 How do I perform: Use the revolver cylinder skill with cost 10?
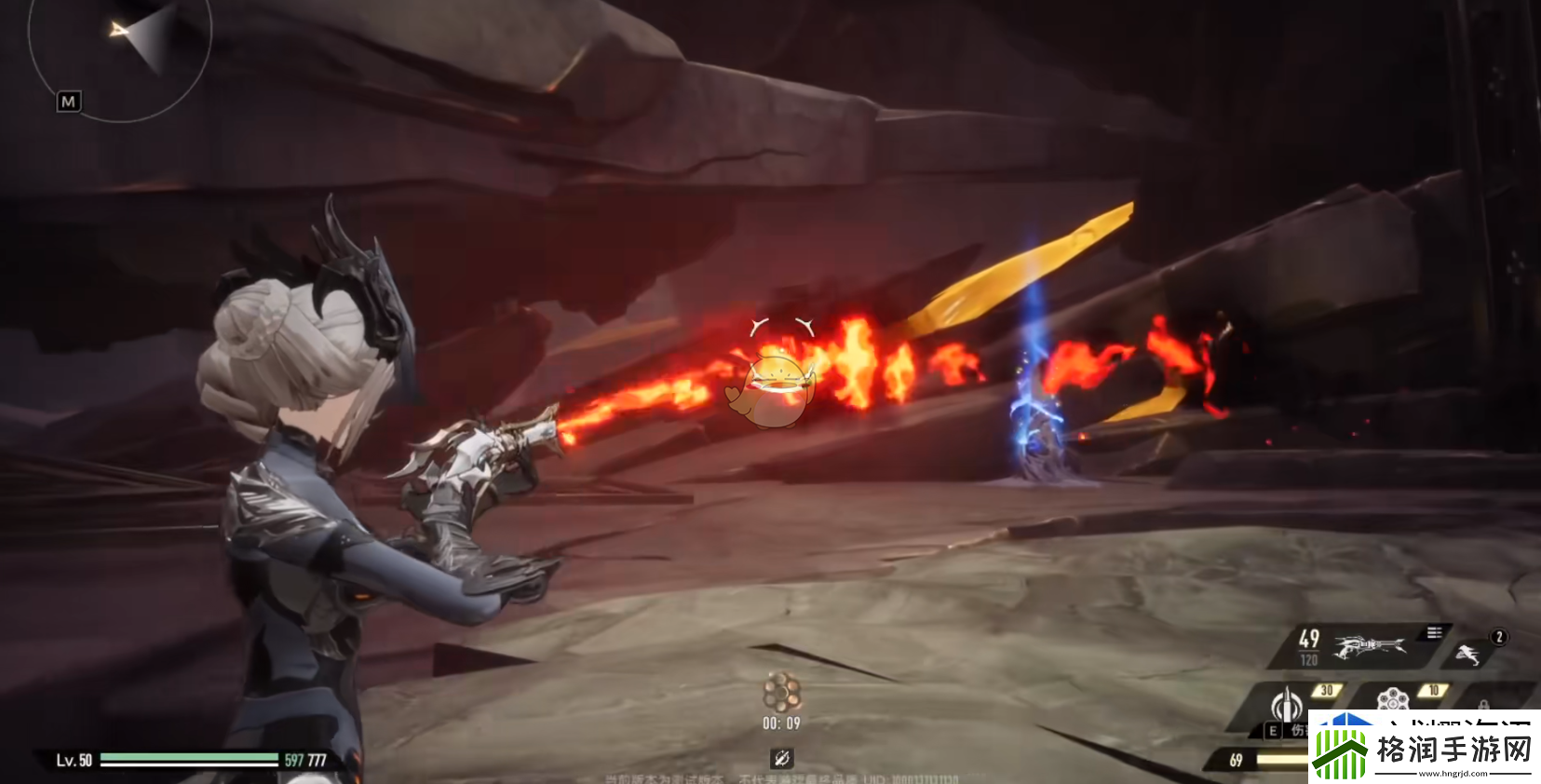tap(1393, 699)
